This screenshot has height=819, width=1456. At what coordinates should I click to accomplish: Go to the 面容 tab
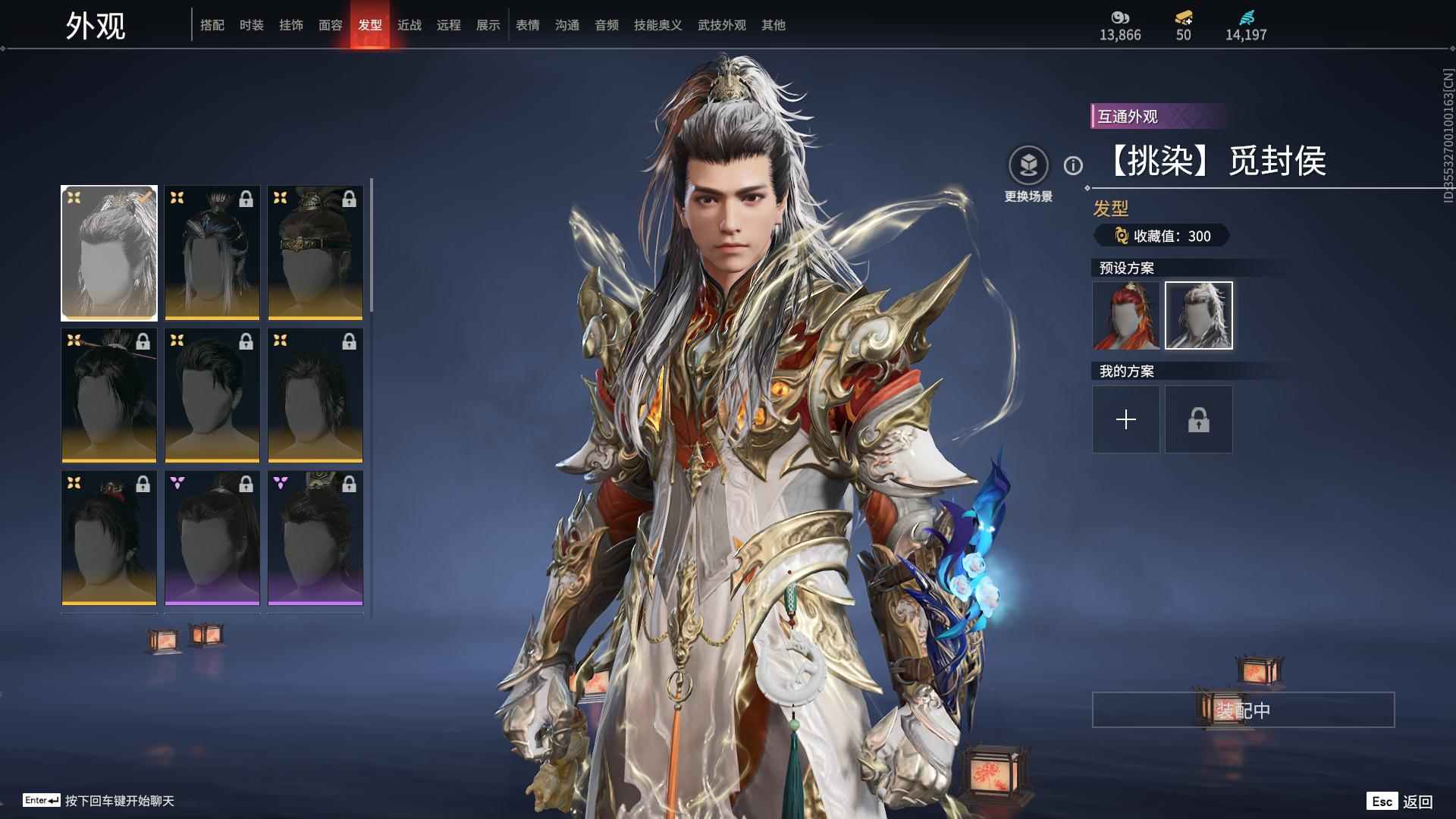pyautogui.click(x=331, y=25)
